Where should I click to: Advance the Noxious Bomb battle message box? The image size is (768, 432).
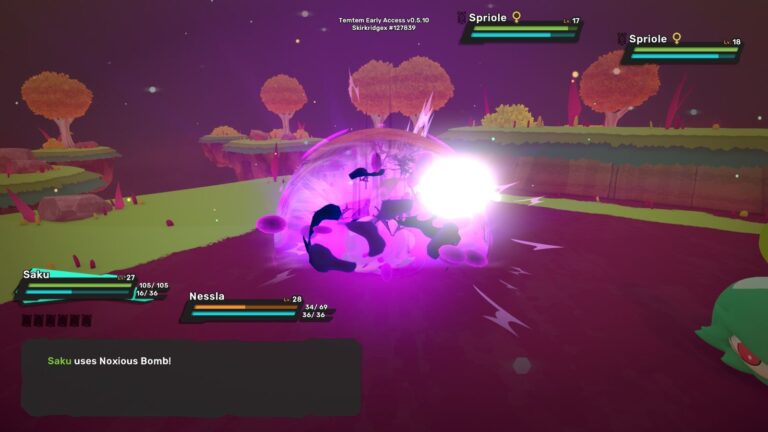tap(190, 377)
